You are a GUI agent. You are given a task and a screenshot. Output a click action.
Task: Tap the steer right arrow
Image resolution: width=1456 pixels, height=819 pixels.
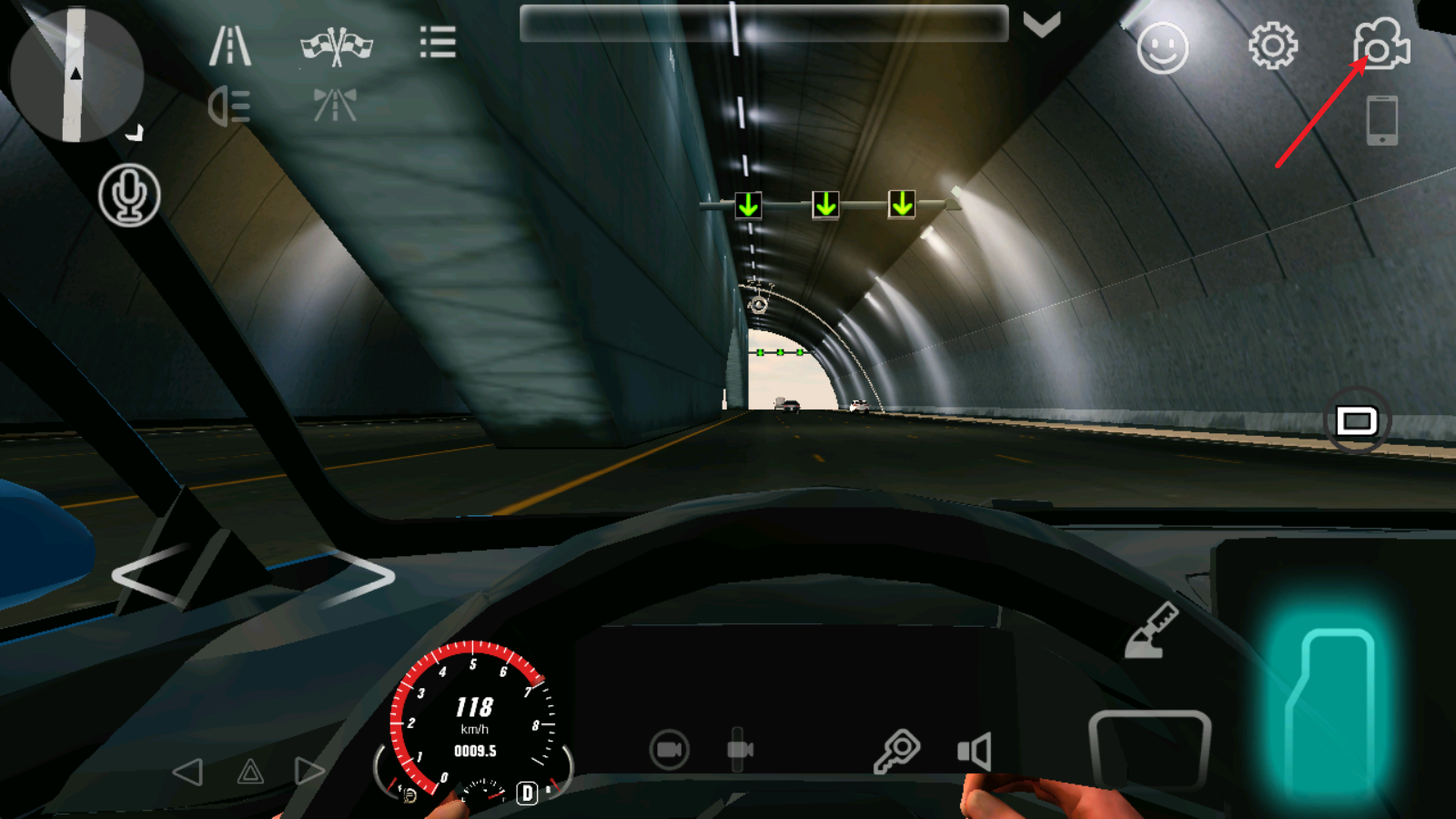tap(358, 576)
